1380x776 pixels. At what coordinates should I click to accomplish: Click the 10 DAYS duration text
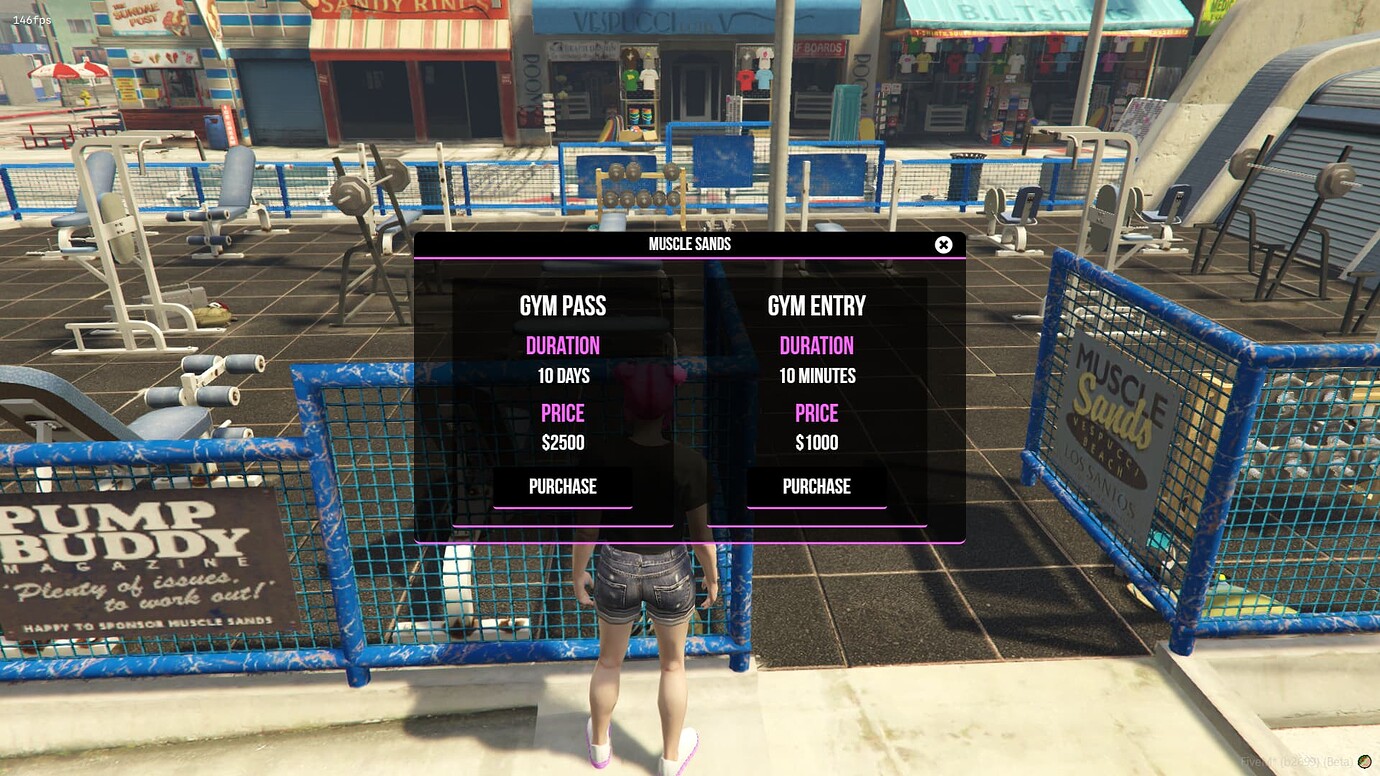(x=562, y=376)
